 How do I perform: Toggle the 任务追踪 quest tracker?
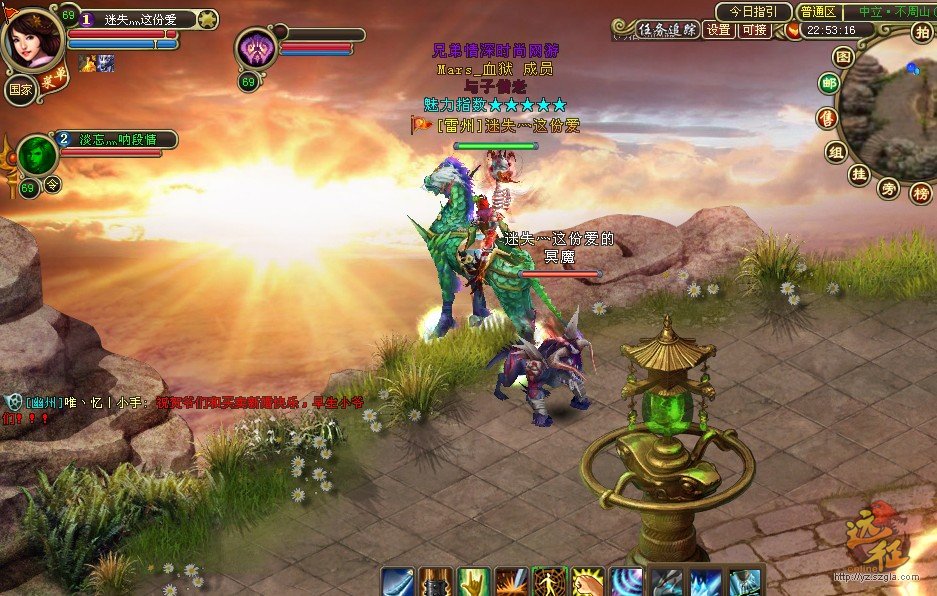click(668, 30)
